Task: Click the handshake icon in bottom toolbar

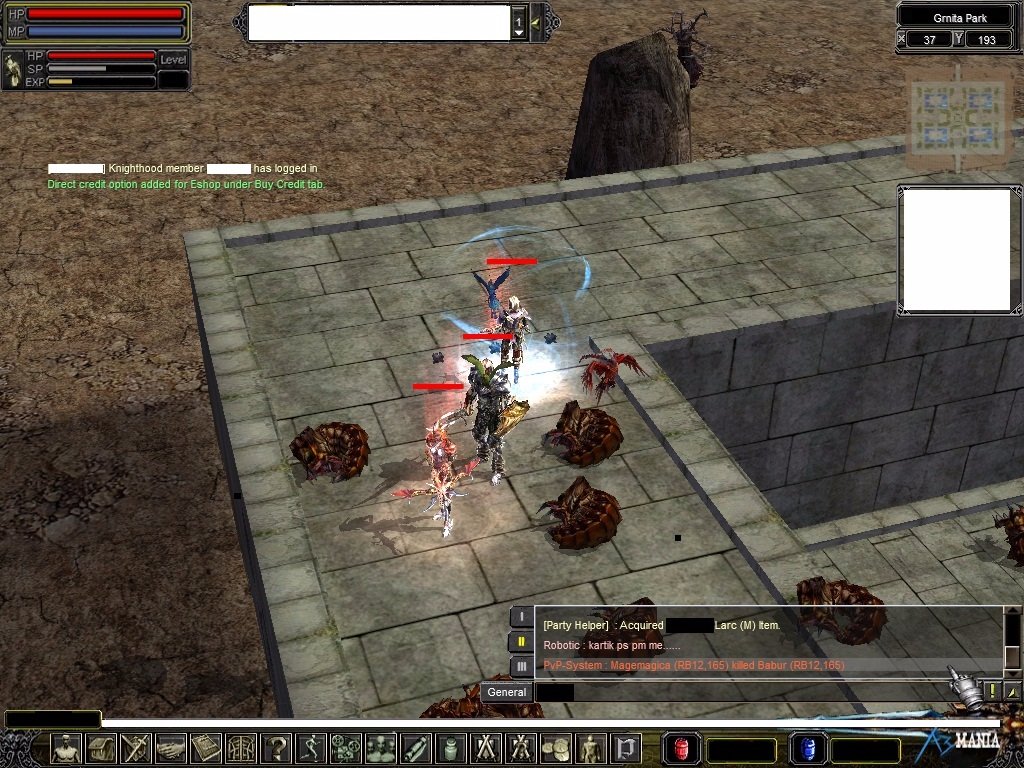Action: [x=170, y=748]
